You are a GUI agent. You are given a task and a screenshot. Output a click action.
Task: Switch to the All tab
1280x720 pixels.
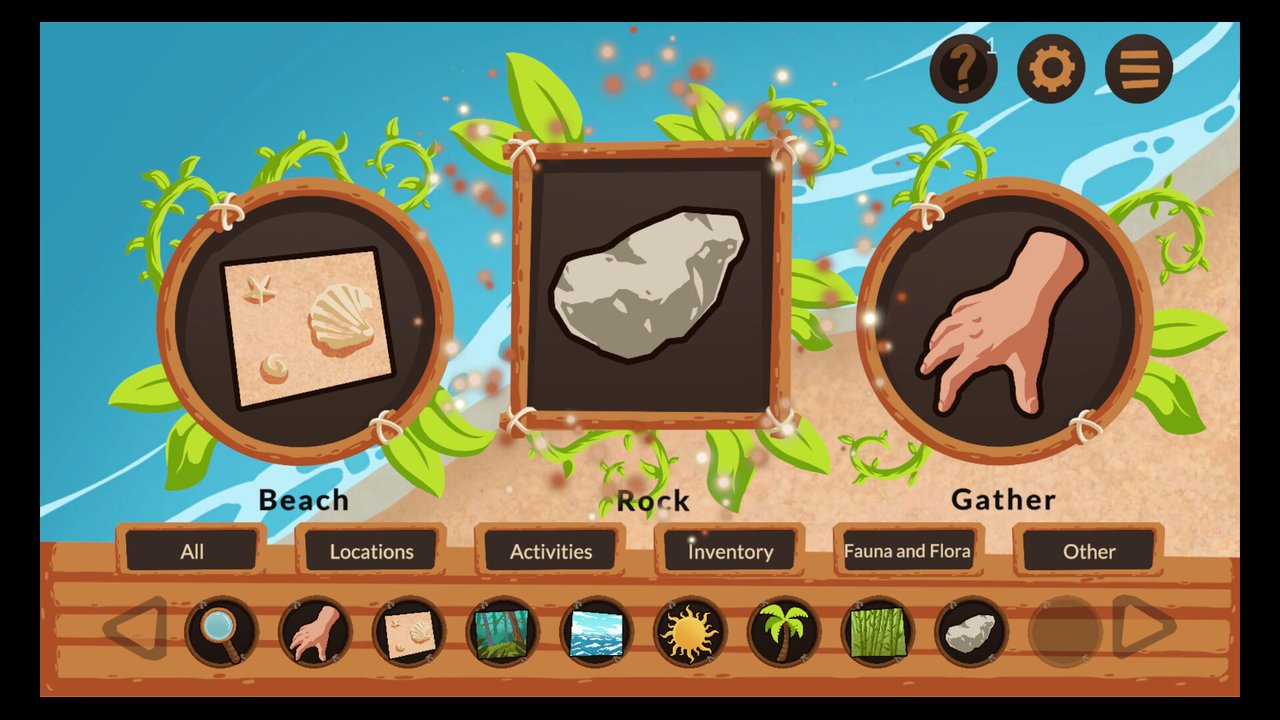[x=192, y=551]
